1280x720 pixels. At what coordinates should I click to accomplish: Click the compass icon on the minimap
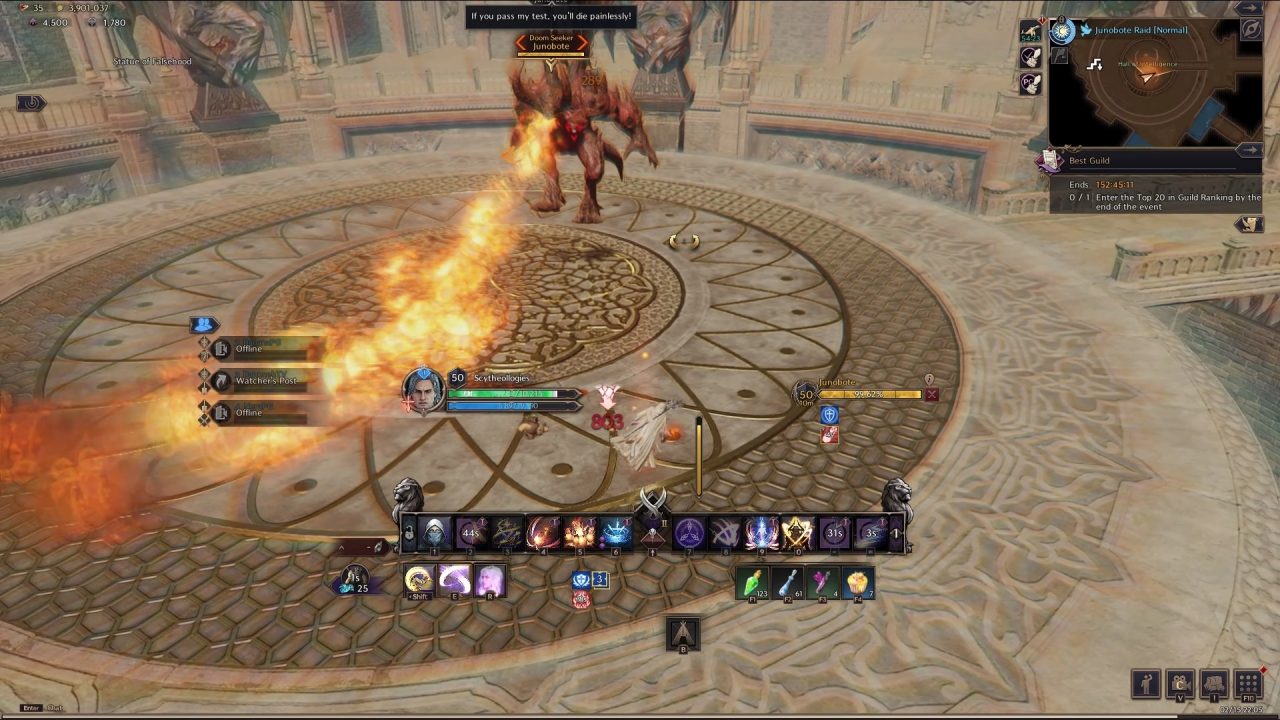tap(1253, 29)
